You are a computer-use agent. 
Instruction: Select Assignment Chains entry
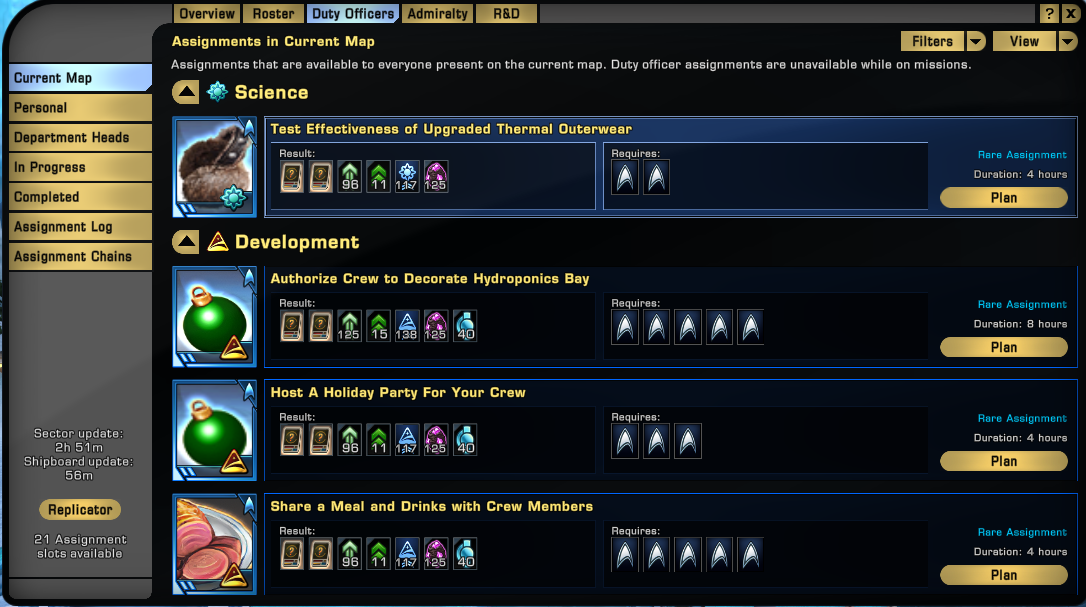pyautogui.click(x=80, y=257)
